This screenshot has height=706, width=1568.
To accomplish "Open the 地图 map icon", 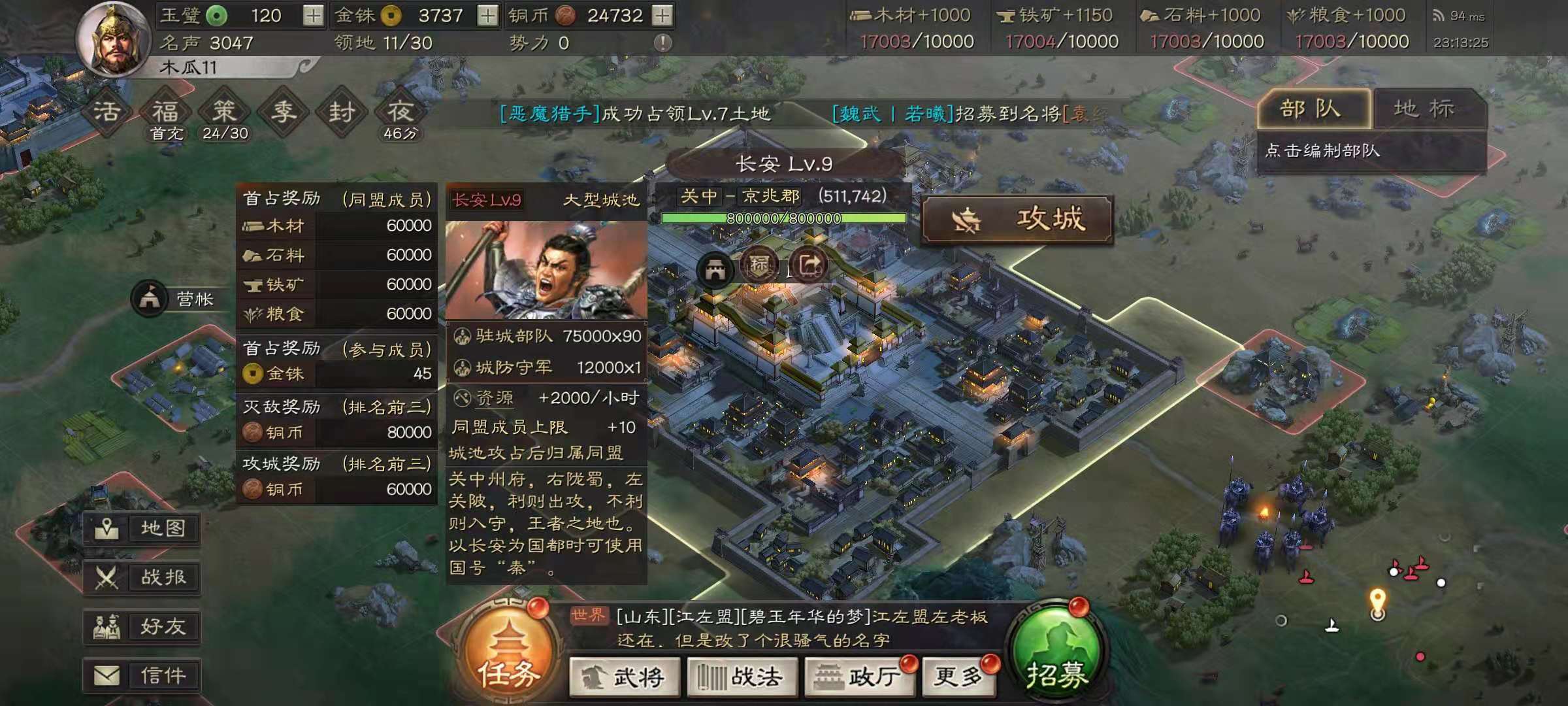I will (x=142, y=530).
